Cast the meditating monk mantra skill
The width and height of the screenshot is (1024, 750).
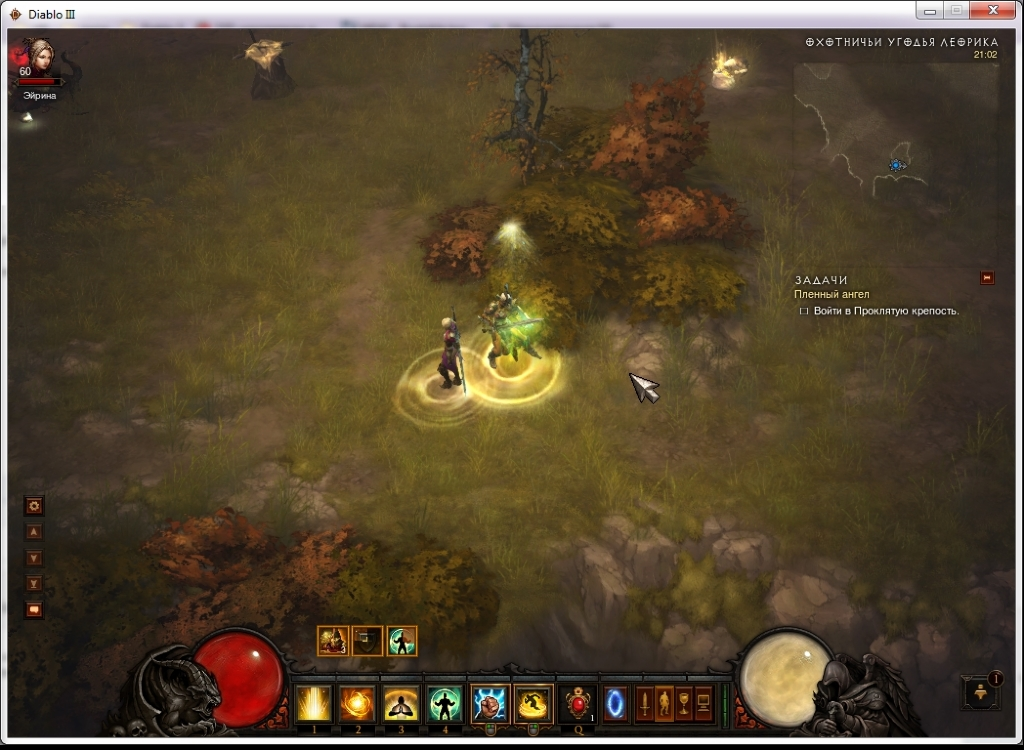click(401, 704)
